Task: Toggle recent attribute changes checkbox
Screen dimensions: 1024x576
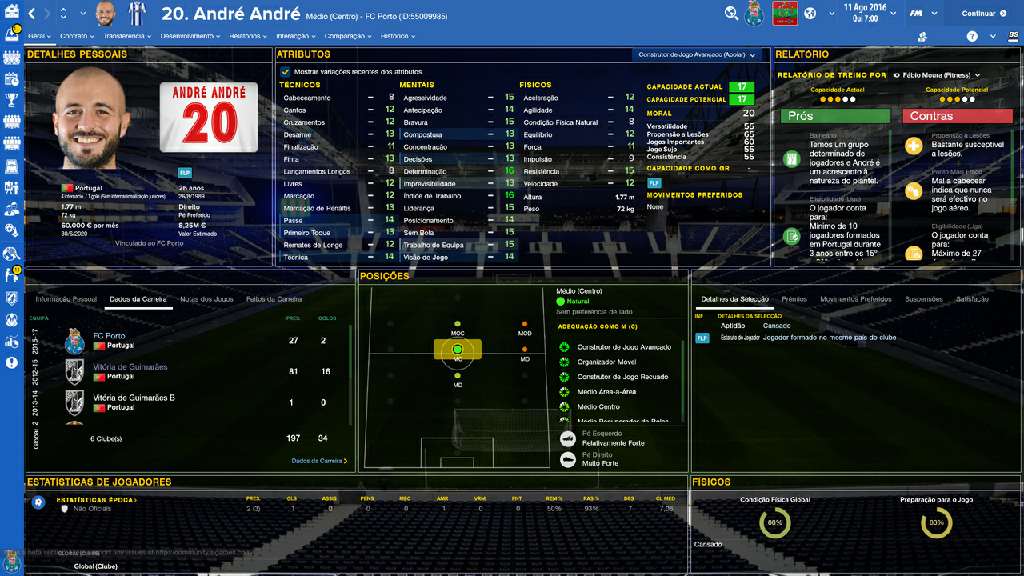Action: point(285,71)
